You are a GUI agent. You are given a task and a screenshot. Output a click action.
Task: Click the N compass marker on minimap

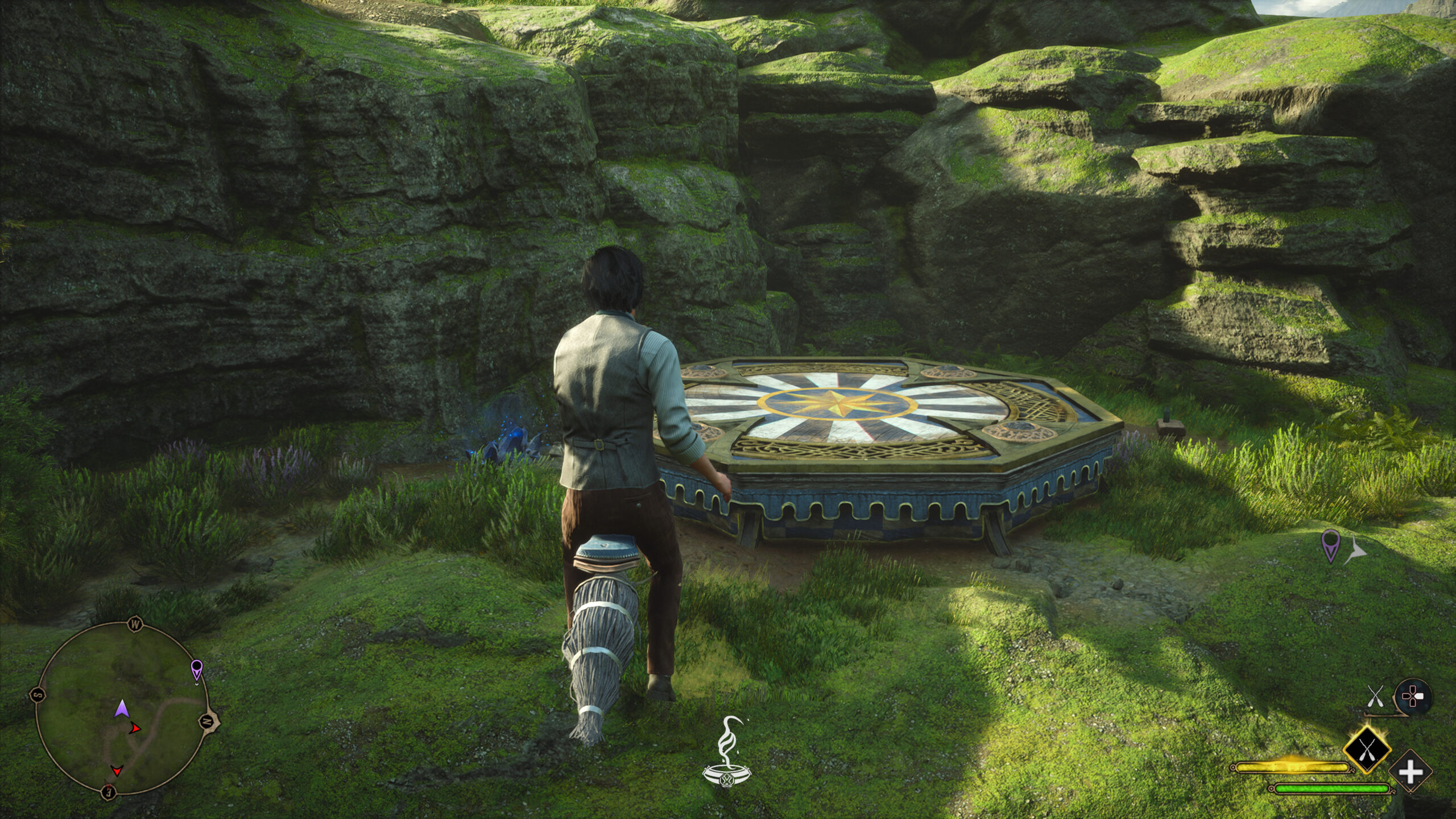(207, 721)
